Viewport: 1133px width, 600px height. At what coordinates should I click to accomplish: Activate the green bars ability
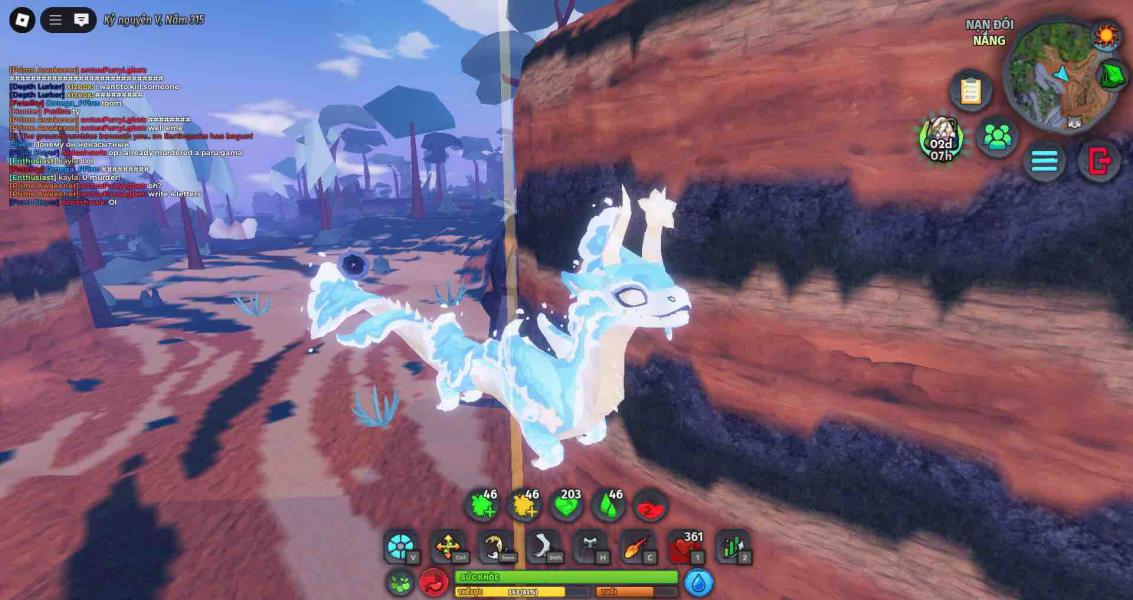[x=732, y=548]
